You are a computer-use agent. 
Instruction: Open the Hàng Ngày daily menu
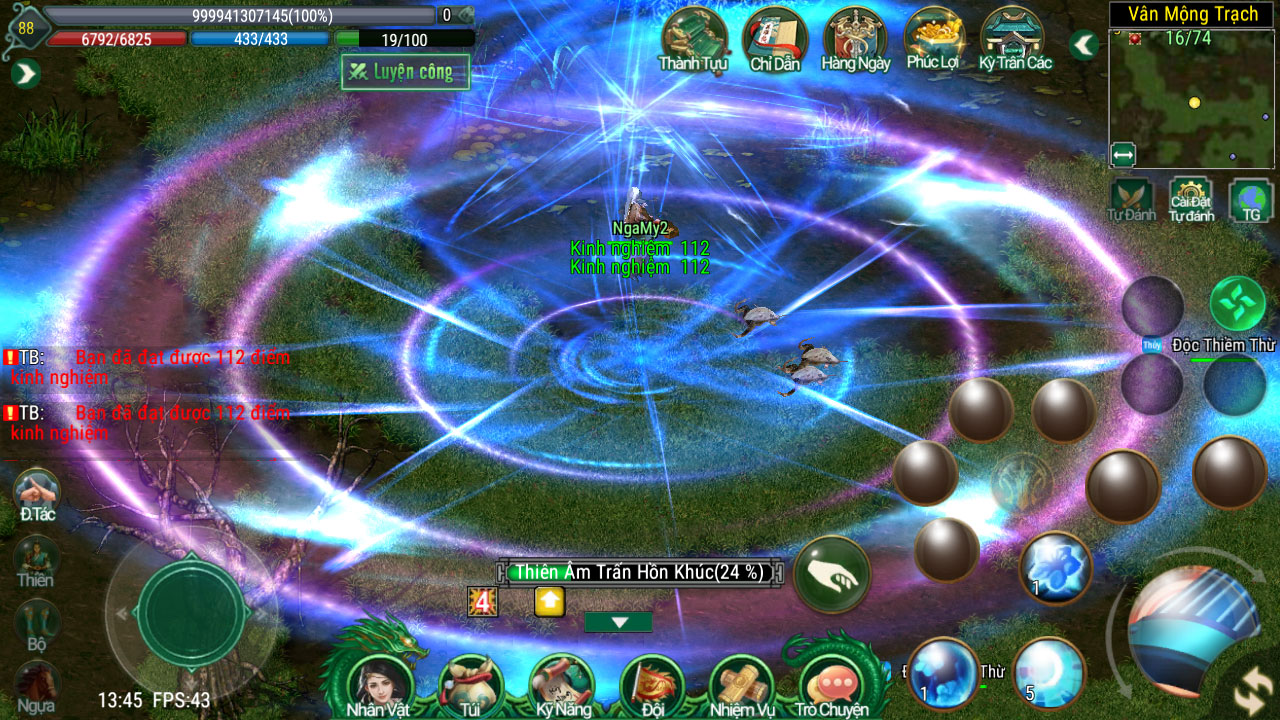click(x=855, y=38)
